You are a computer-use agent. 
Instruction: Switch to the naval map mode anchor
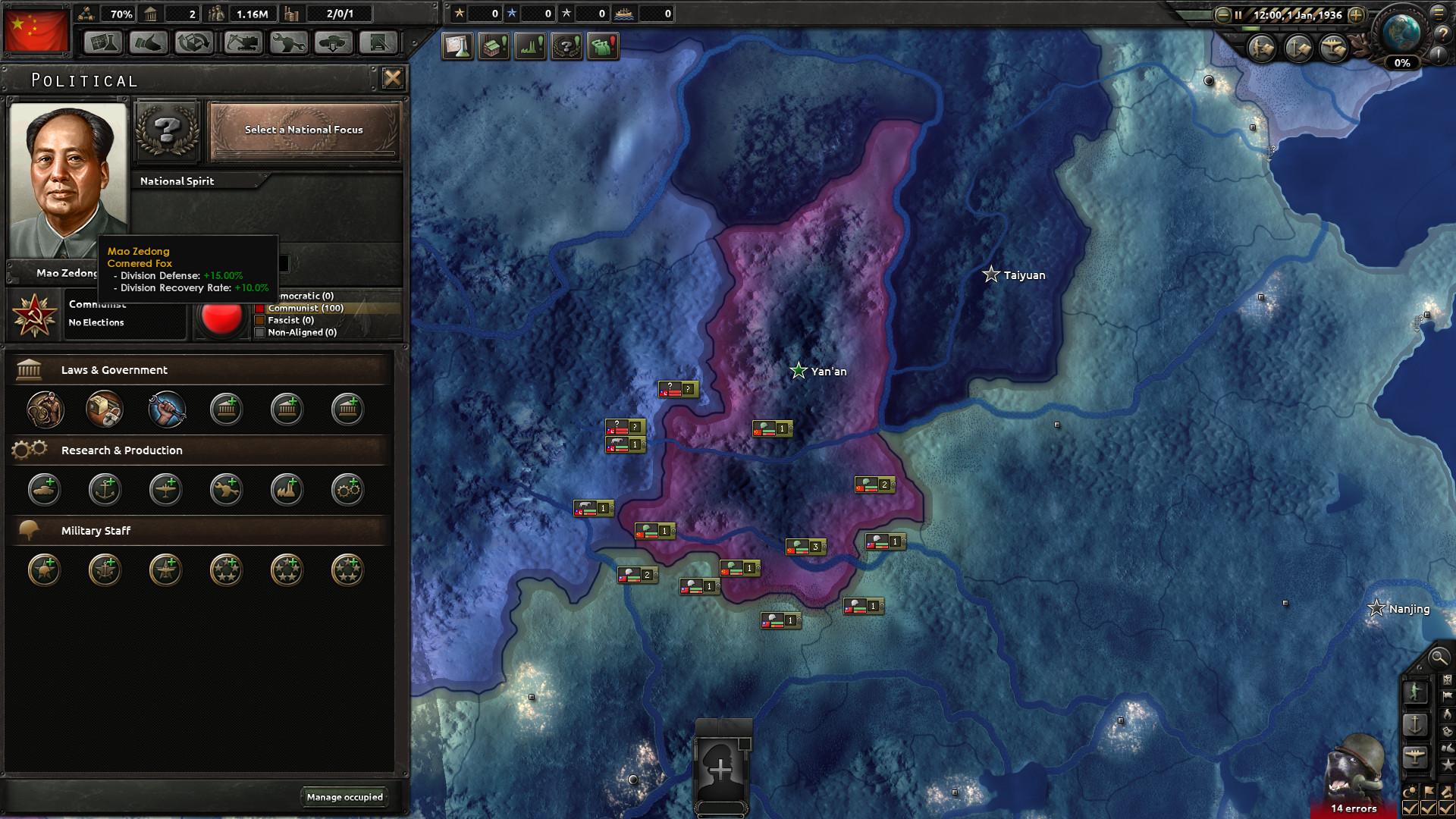click(1415, 724)
